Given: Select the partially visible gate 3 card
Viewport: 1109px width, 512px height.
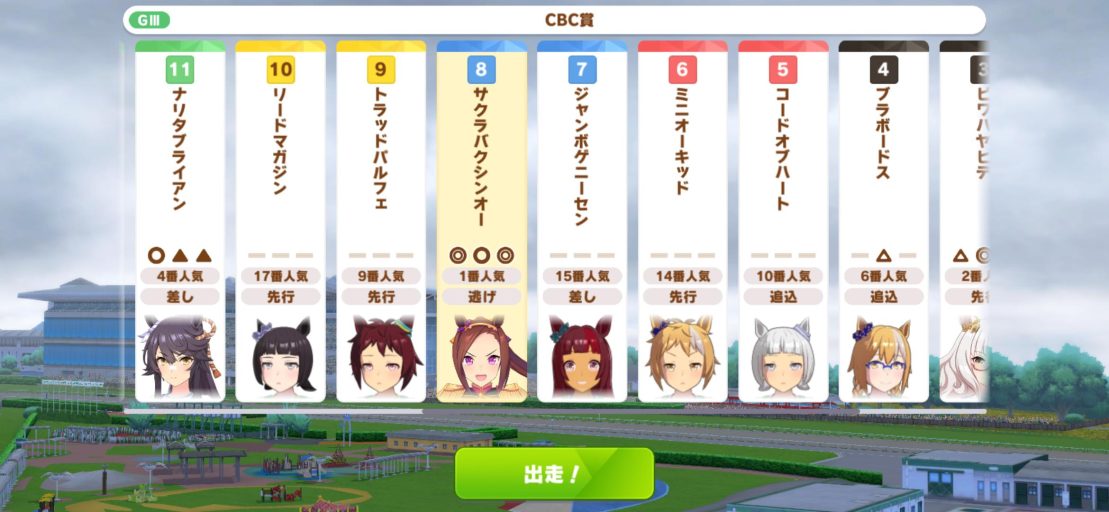Looking at the screenshot, I should point(964,222).
